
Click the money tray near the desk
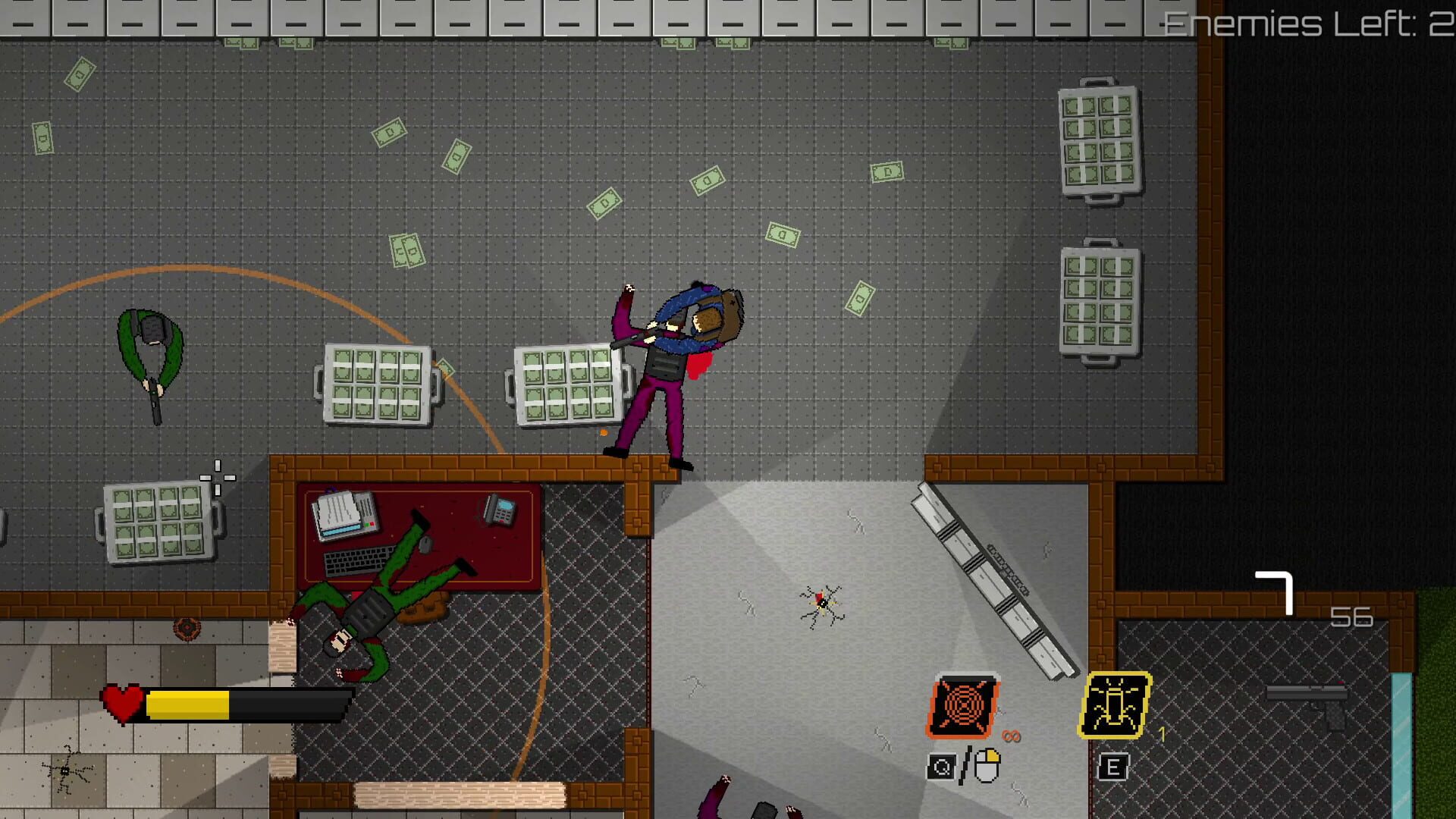coord(159,523)
